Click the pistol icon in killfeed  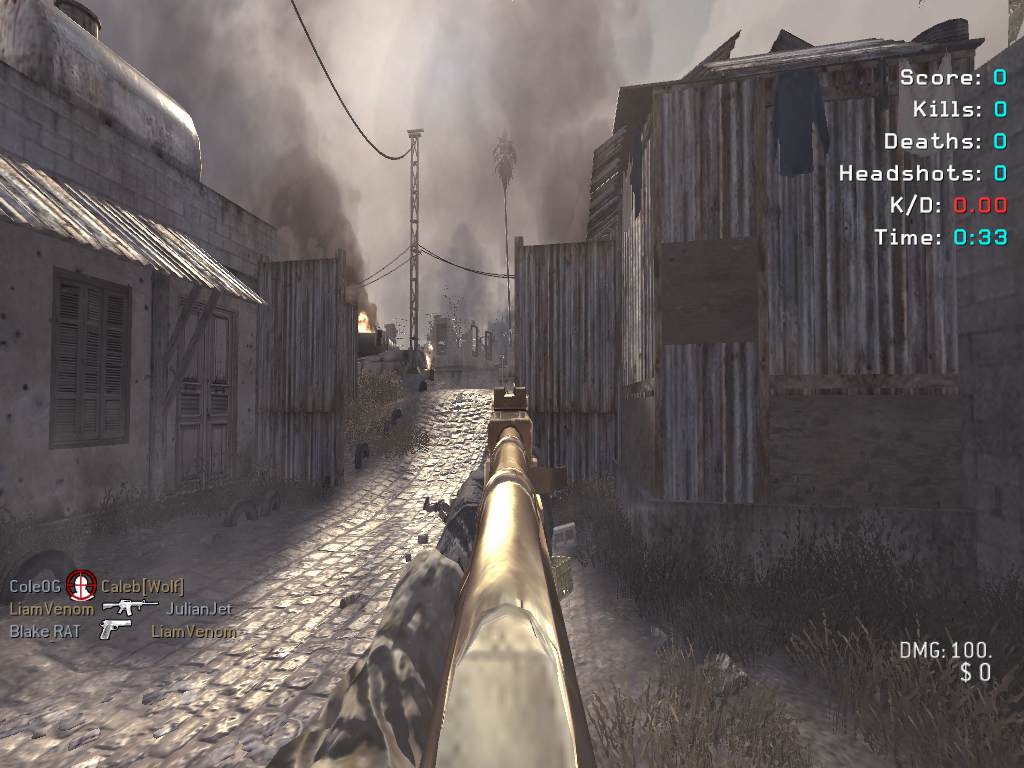pos(115,630)
